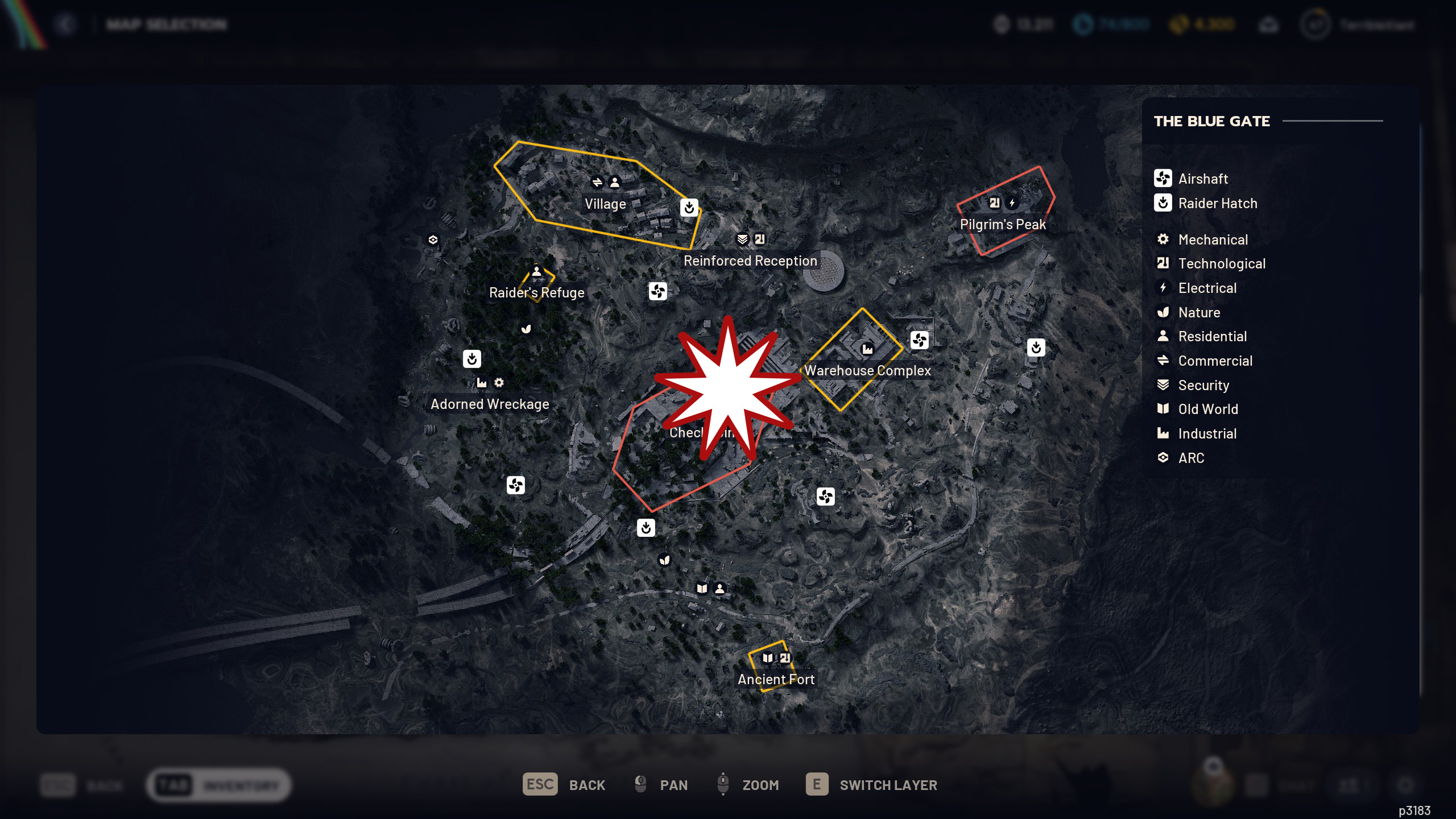This screenshot has height=819, width=1456.
Task: Pick the Warehouse Complex location
Action: pyautogui.click(x=867, y=371)
